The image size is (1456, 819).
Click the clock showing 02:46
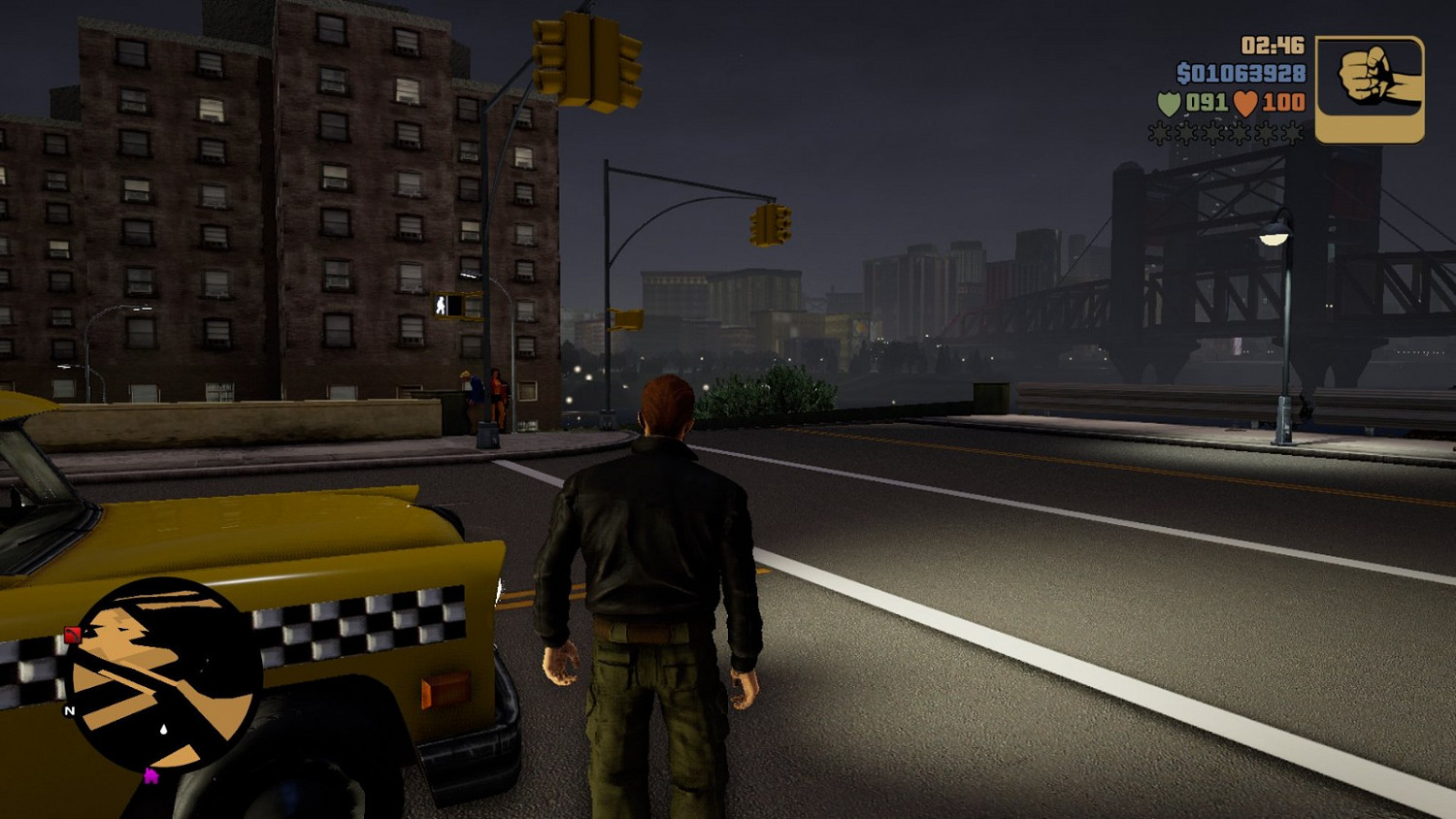[x=1273, y=44]
